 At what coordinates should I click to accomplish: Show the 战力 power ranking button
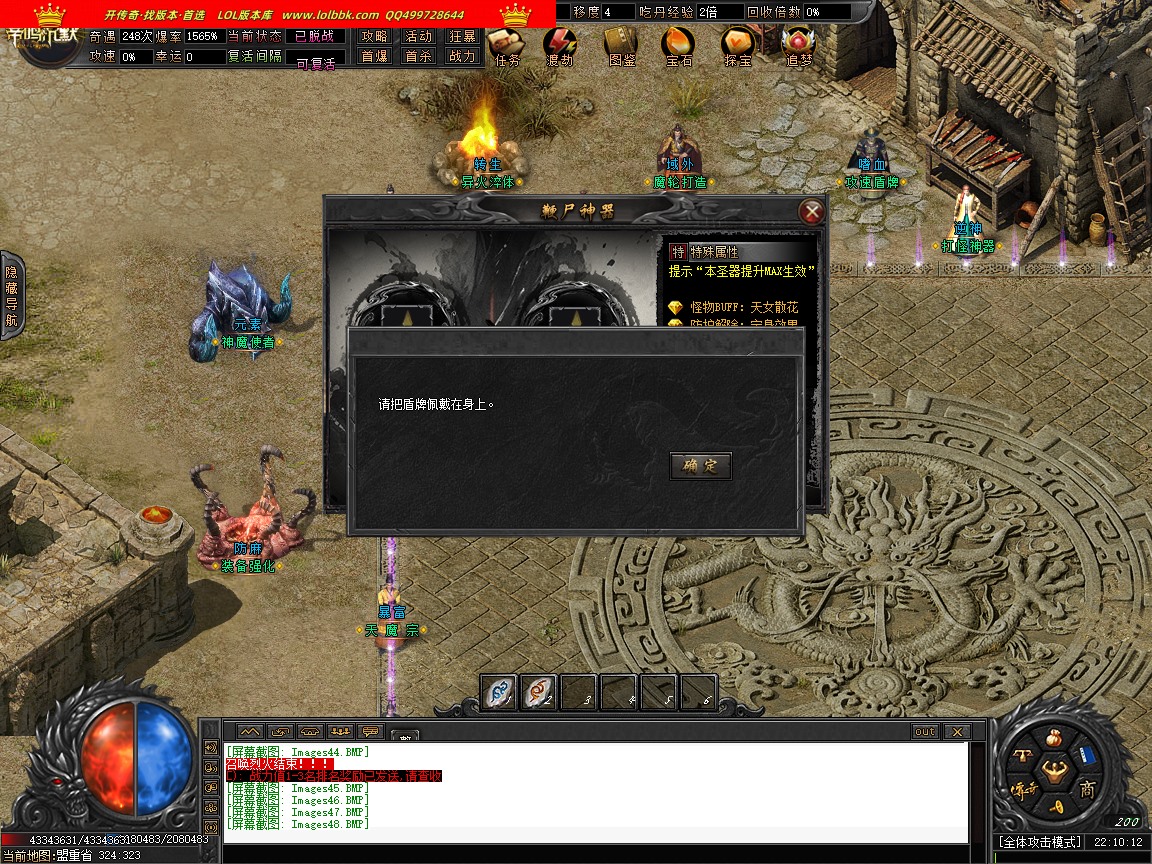[462, 57]
